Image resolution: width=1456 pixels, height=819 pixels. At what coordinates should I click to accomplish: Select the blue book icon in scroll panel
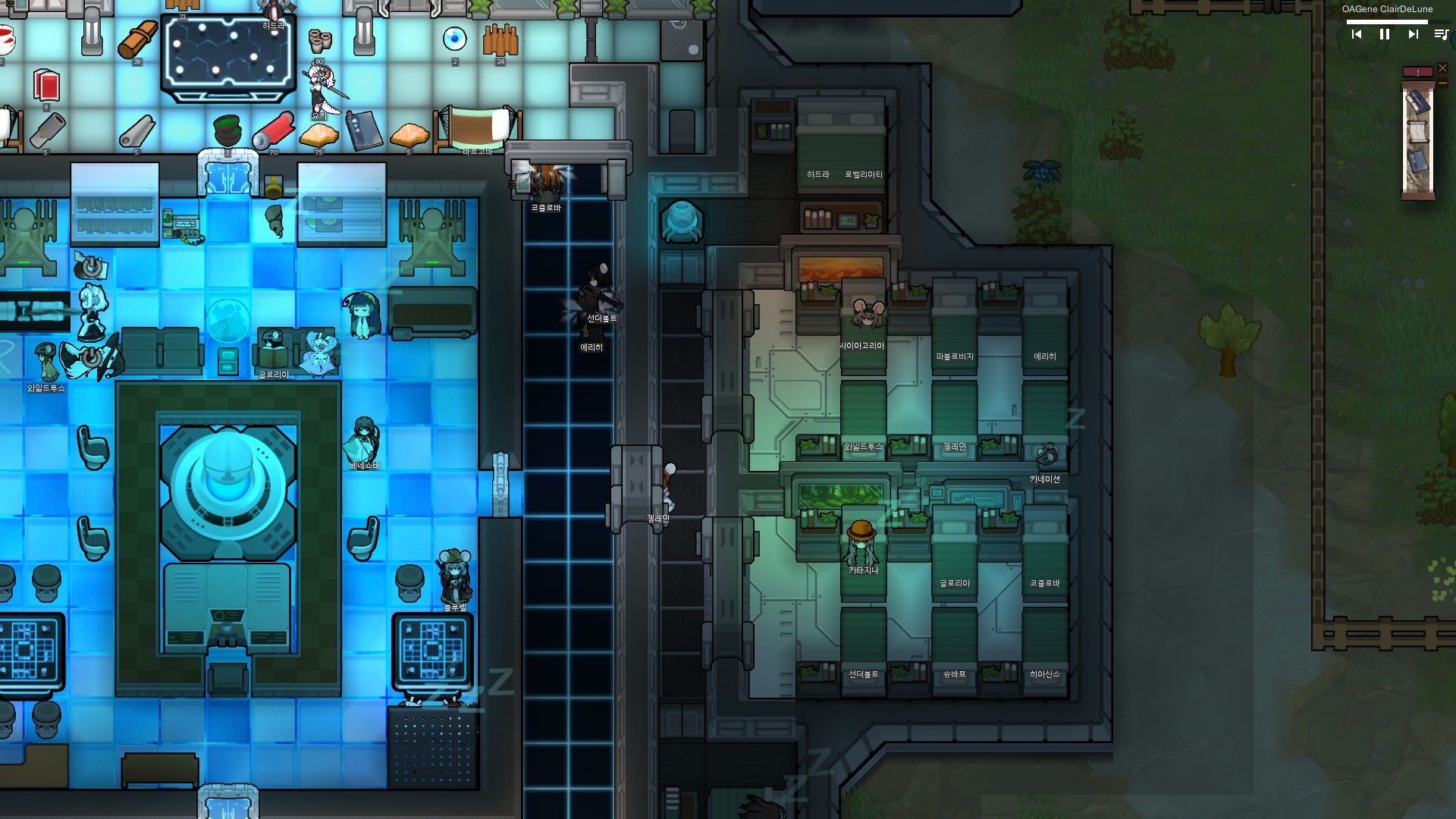tap(1417, 163)
